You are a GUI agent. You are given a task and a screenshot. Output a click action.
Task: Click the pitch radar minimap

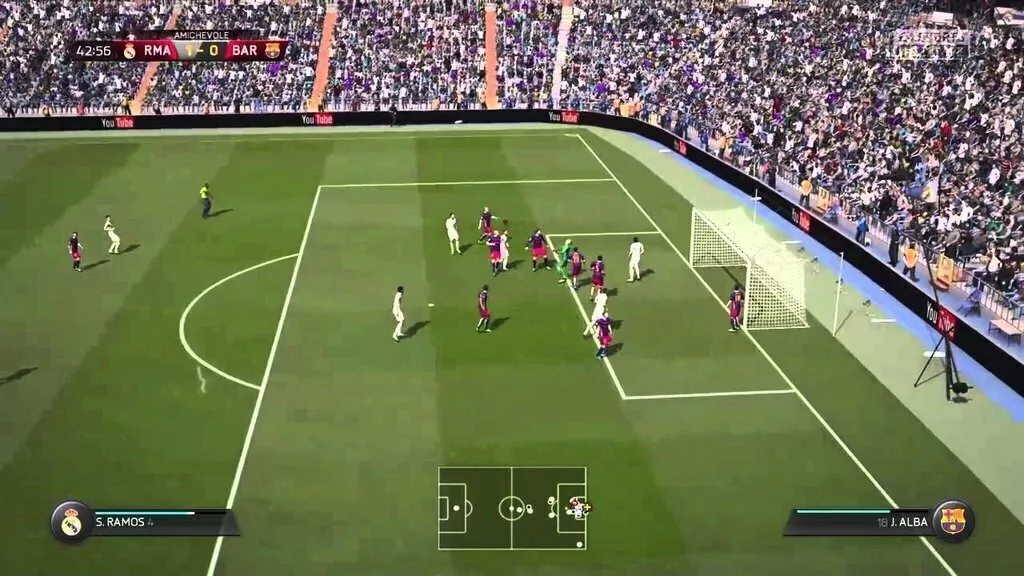(x=512, y=508)
